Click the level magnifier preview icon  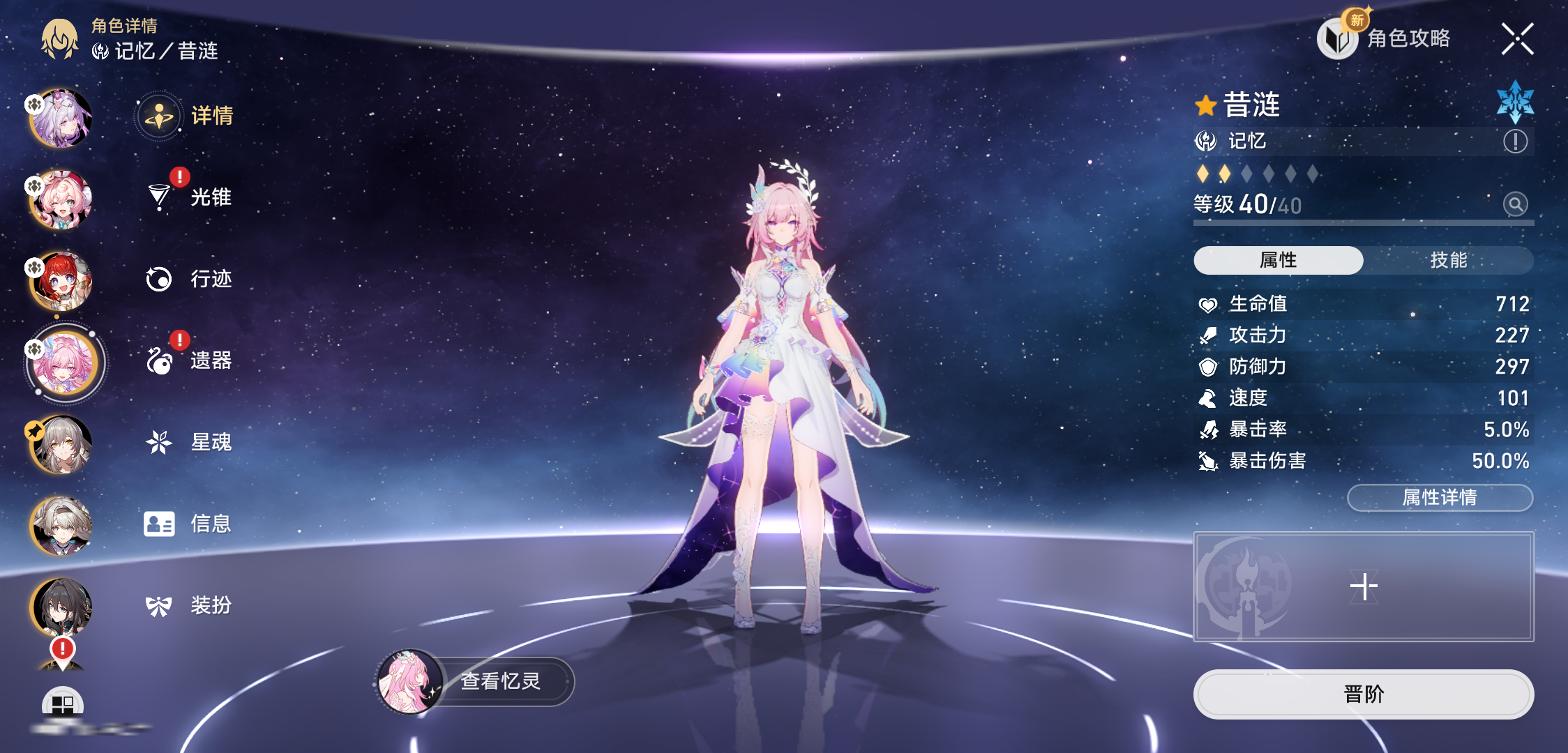click(1515, 204)
